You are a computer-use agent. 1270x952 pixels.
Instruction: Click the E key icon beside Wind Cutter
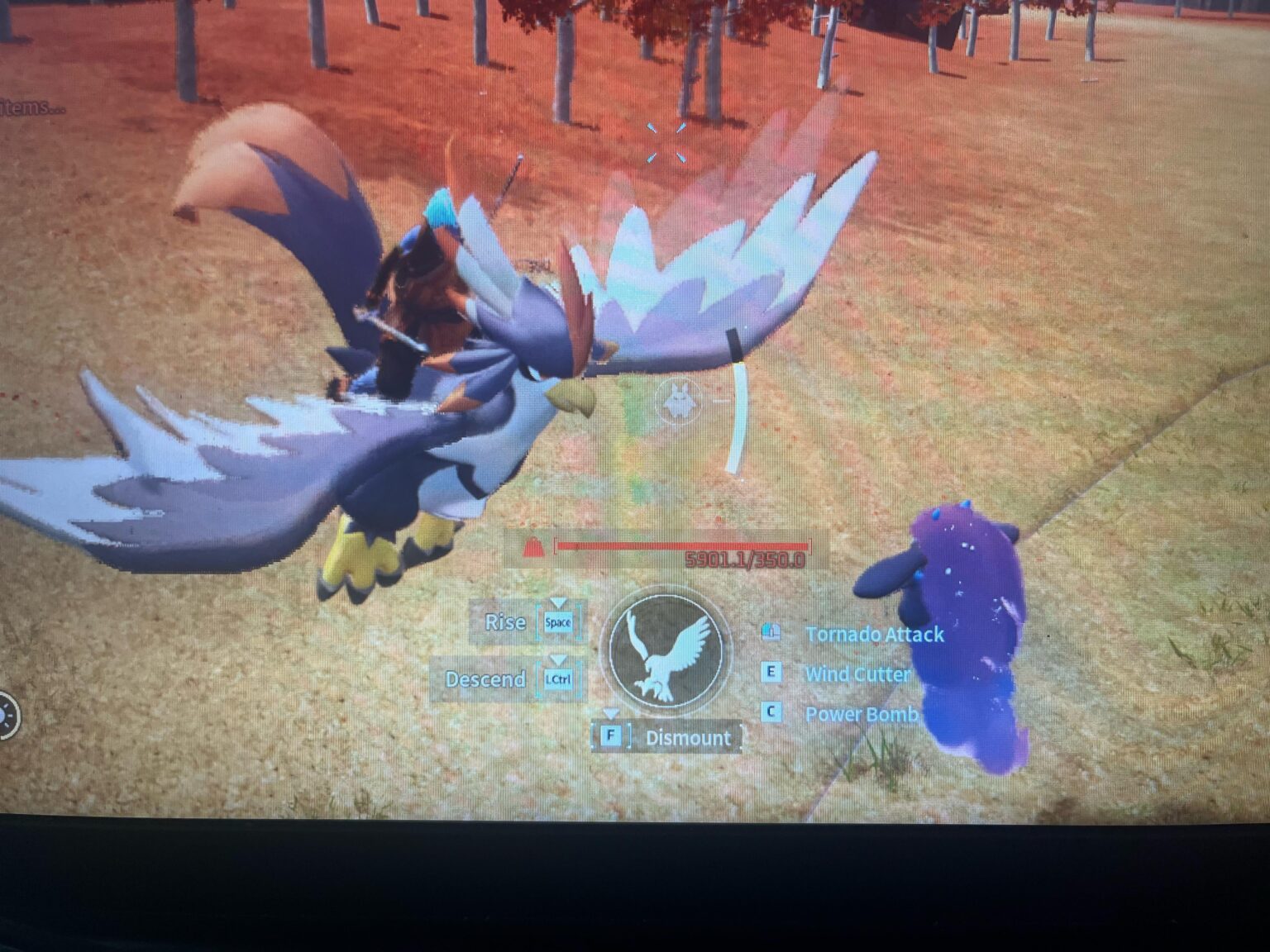coord(771,673)
